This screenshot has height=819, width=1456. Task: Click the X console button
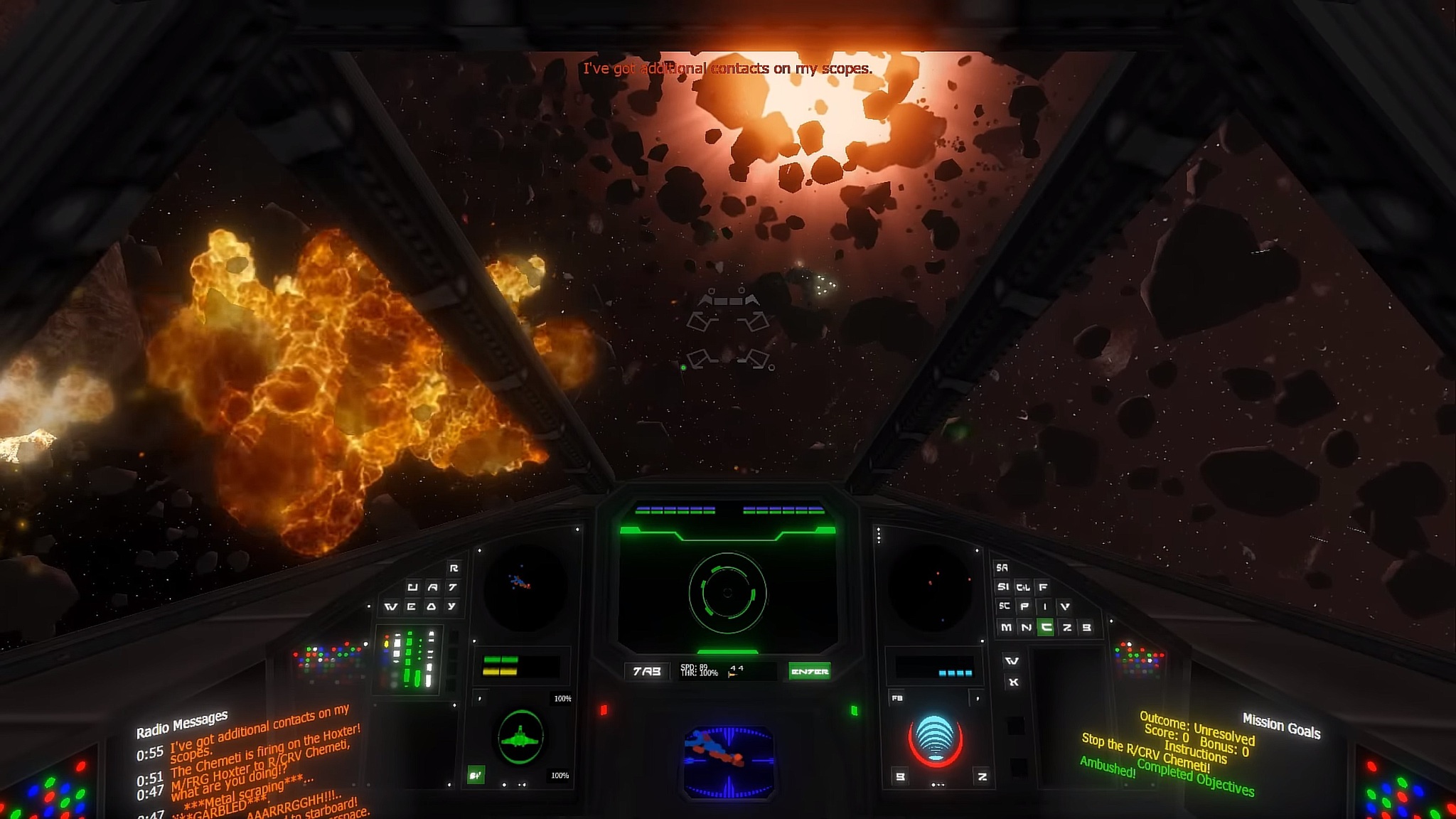pos(1013,682)
